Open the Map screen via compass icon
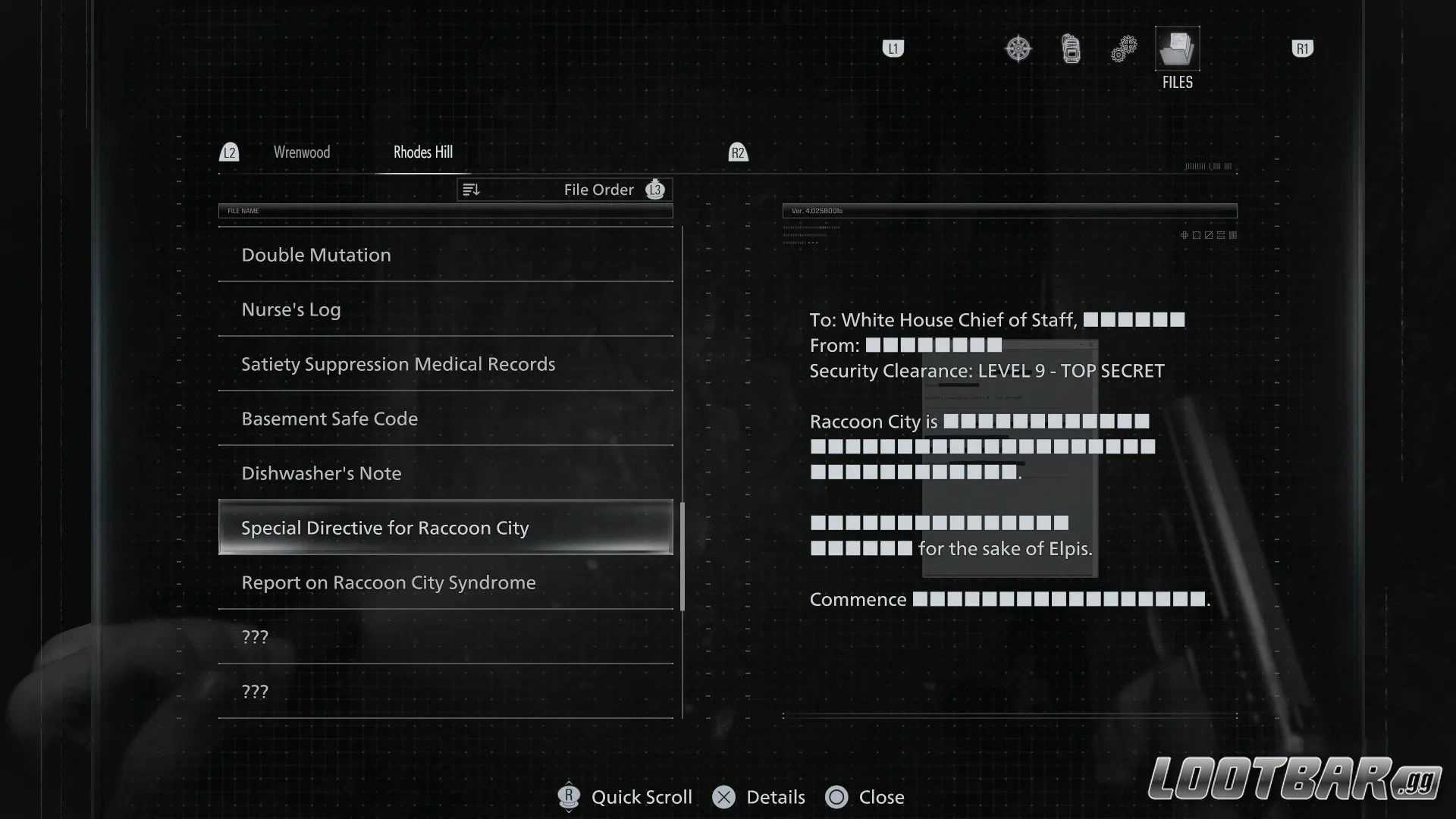Image resolution: width=1456 pixels, height=819 pixels. pos(1018,48)
